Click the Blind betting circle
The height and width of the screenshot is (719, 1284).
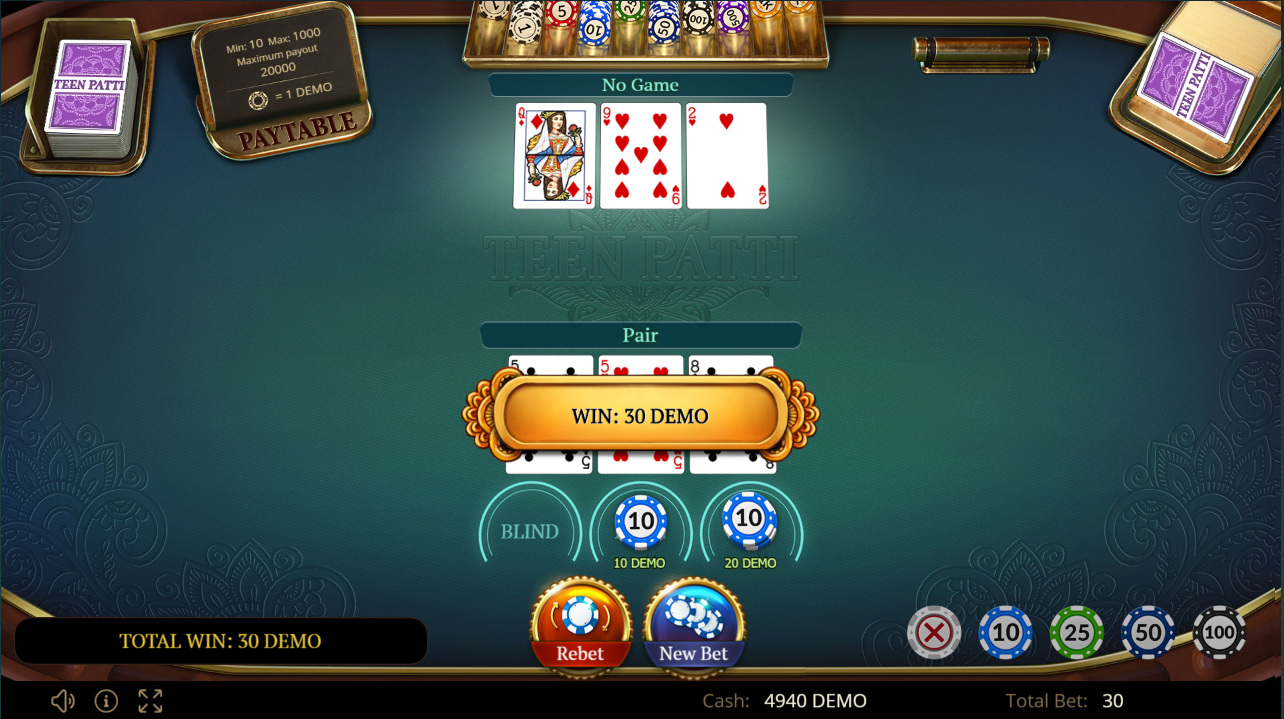pos(529,531)
